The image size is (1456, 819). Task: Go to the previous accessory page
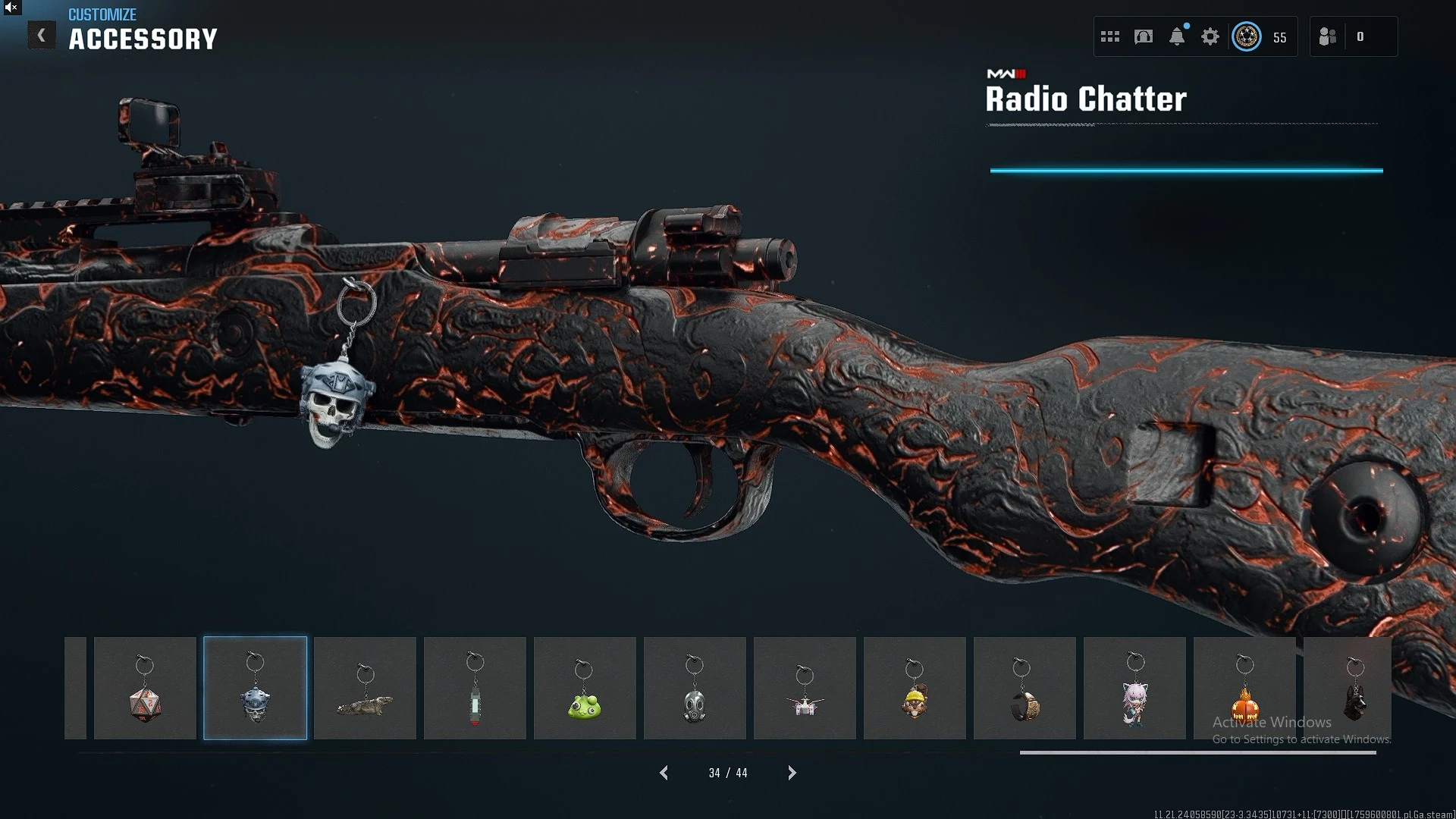click(x=664, y=773)
